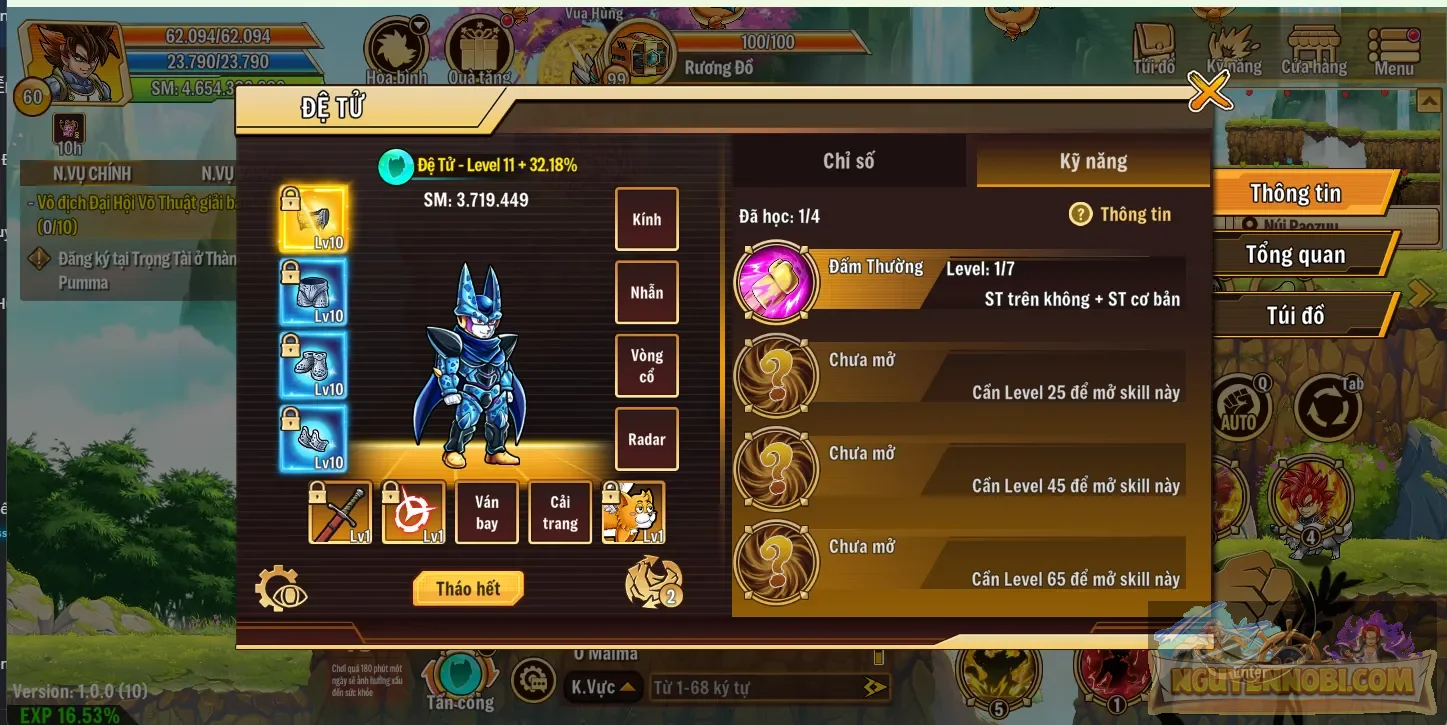This screenshot has width=1447, height=725.
Task: Open the Cửa hàng shop icon
Action: (1312, 45)
